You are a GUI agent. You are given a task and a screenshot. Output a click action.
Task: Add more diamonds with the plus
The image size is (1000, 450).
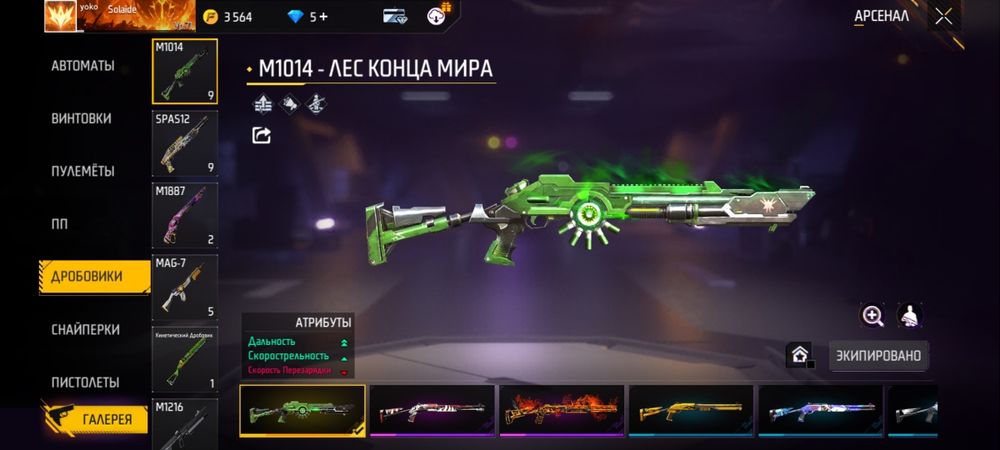click(323, 17)
